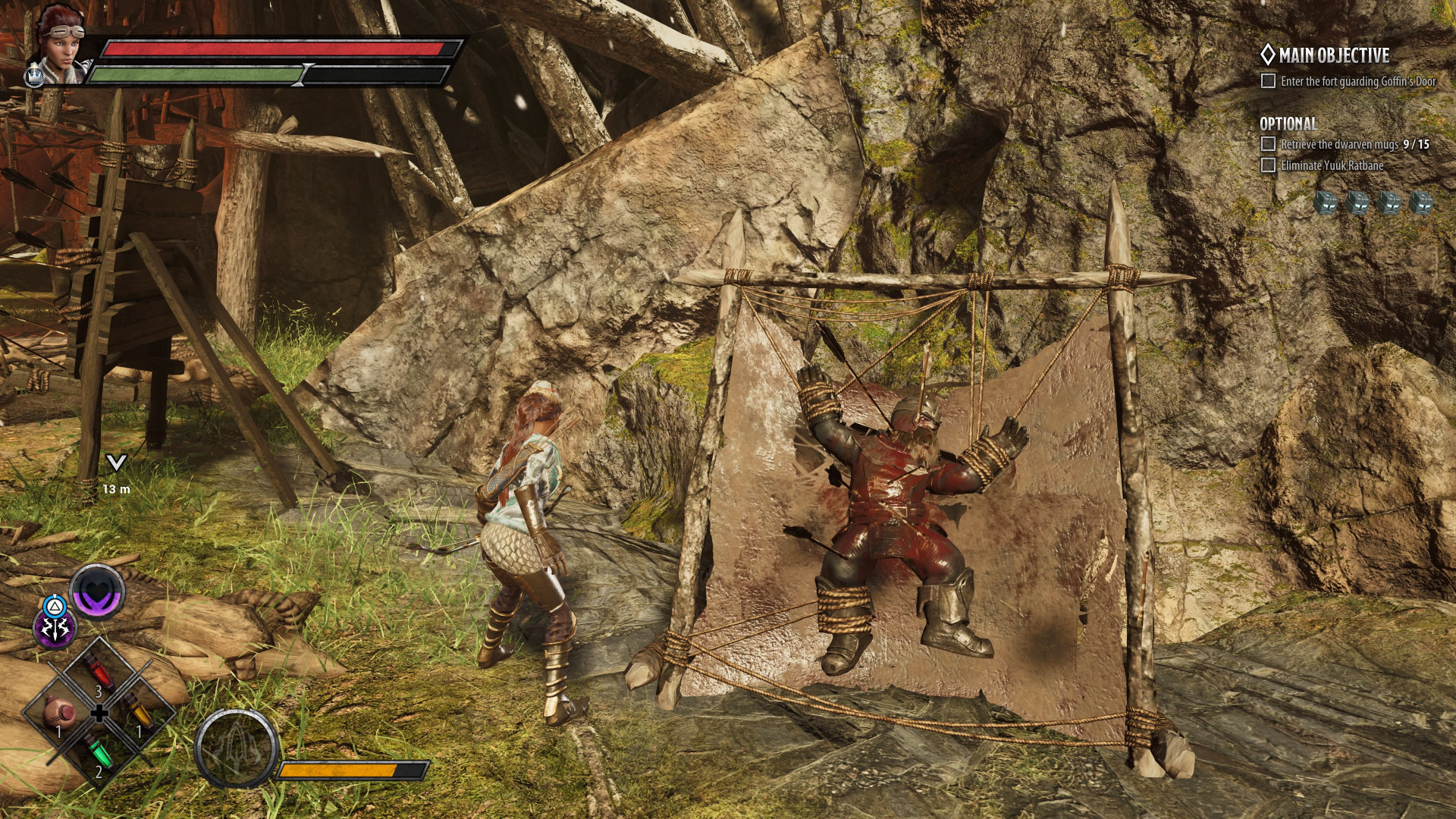Activate the purple heart ability
The width and height of the screenshot is (1456, 819).
98,591
